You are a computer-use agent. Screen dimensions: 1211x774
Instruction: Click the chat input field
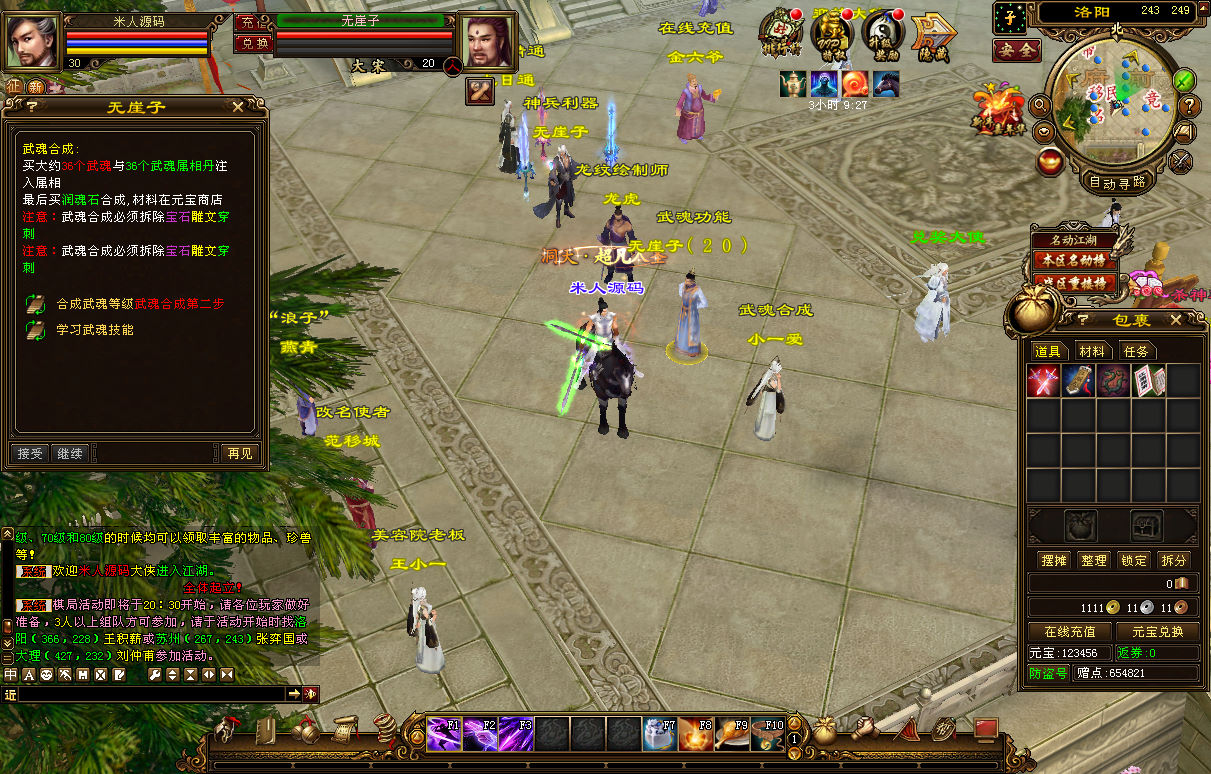150,693
